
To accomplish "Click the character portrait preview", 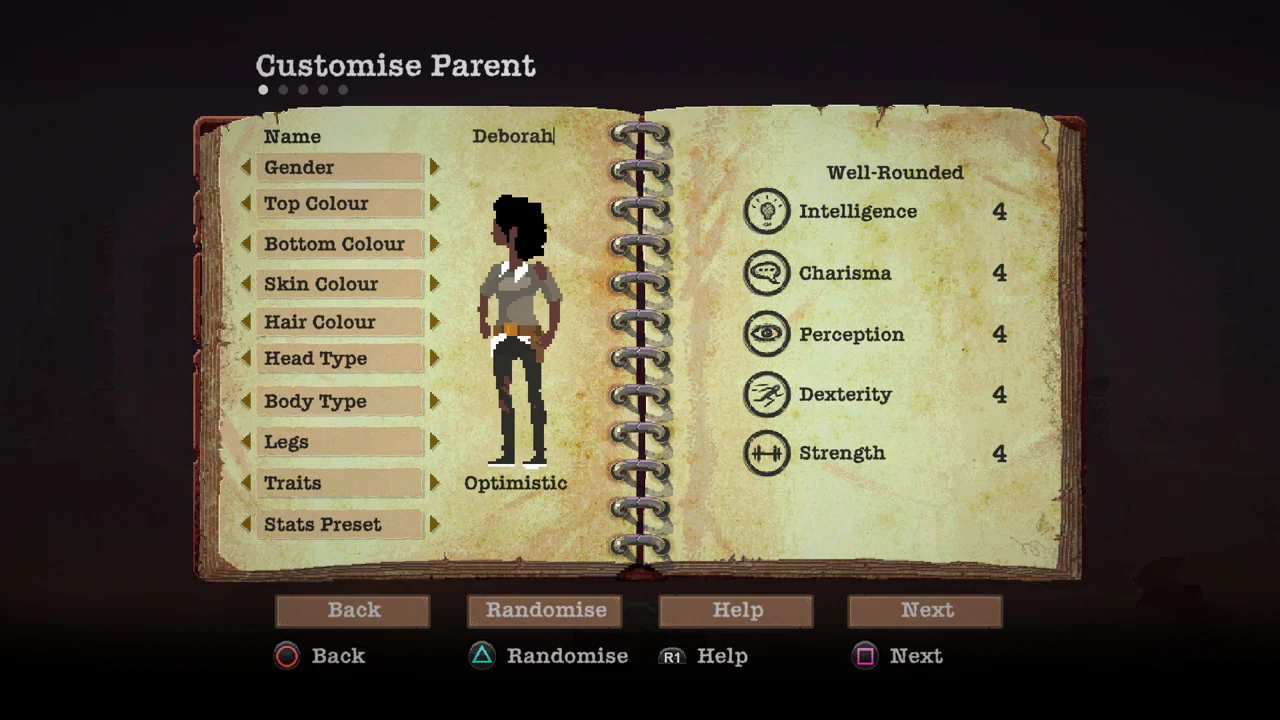I will click(x=517, y=330).
